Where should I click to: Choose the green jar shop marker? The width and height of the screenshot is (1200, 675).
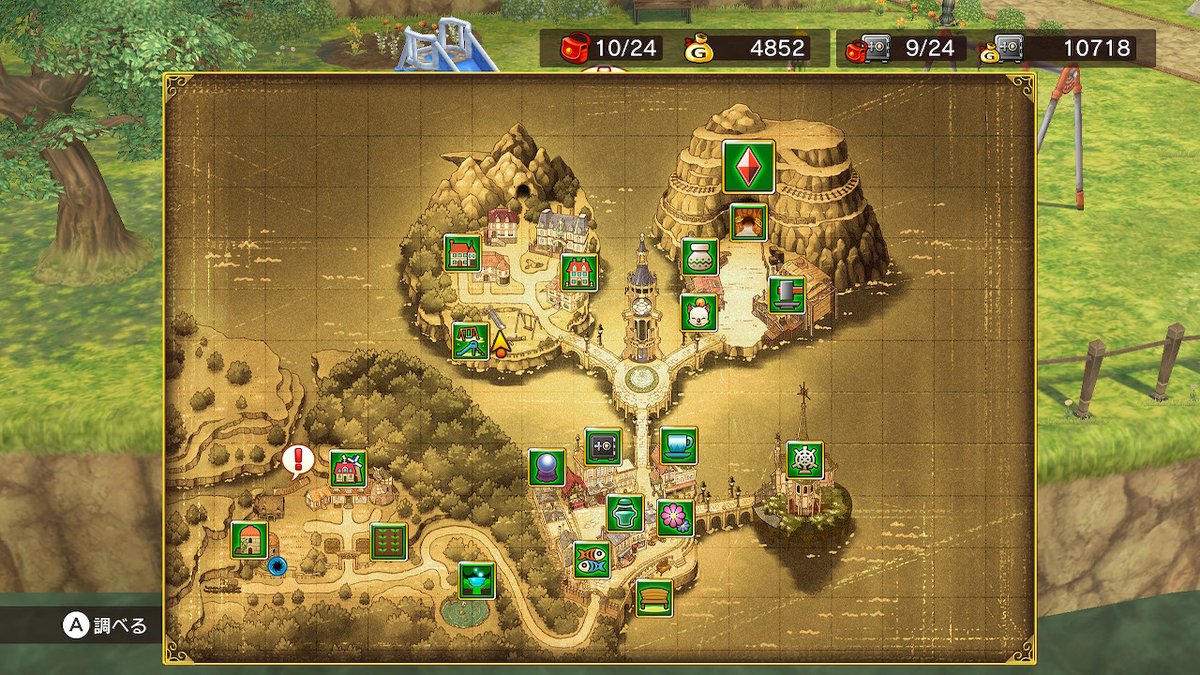click(x=625, y=513)
